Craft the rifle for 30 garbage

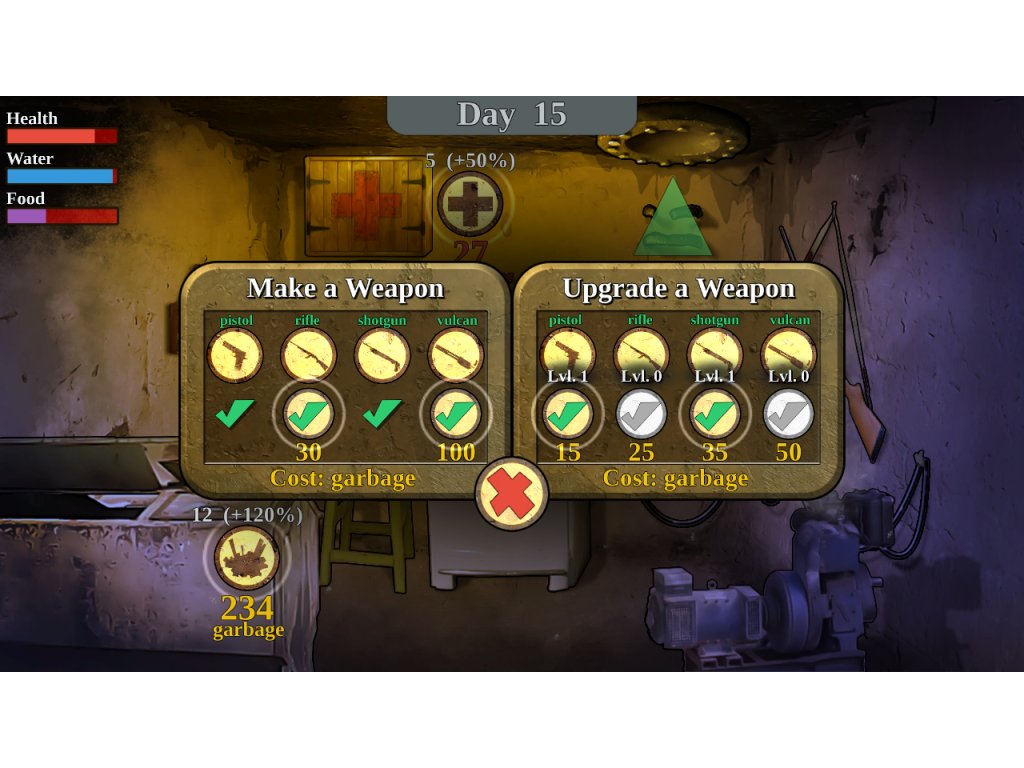click(308, 414)
